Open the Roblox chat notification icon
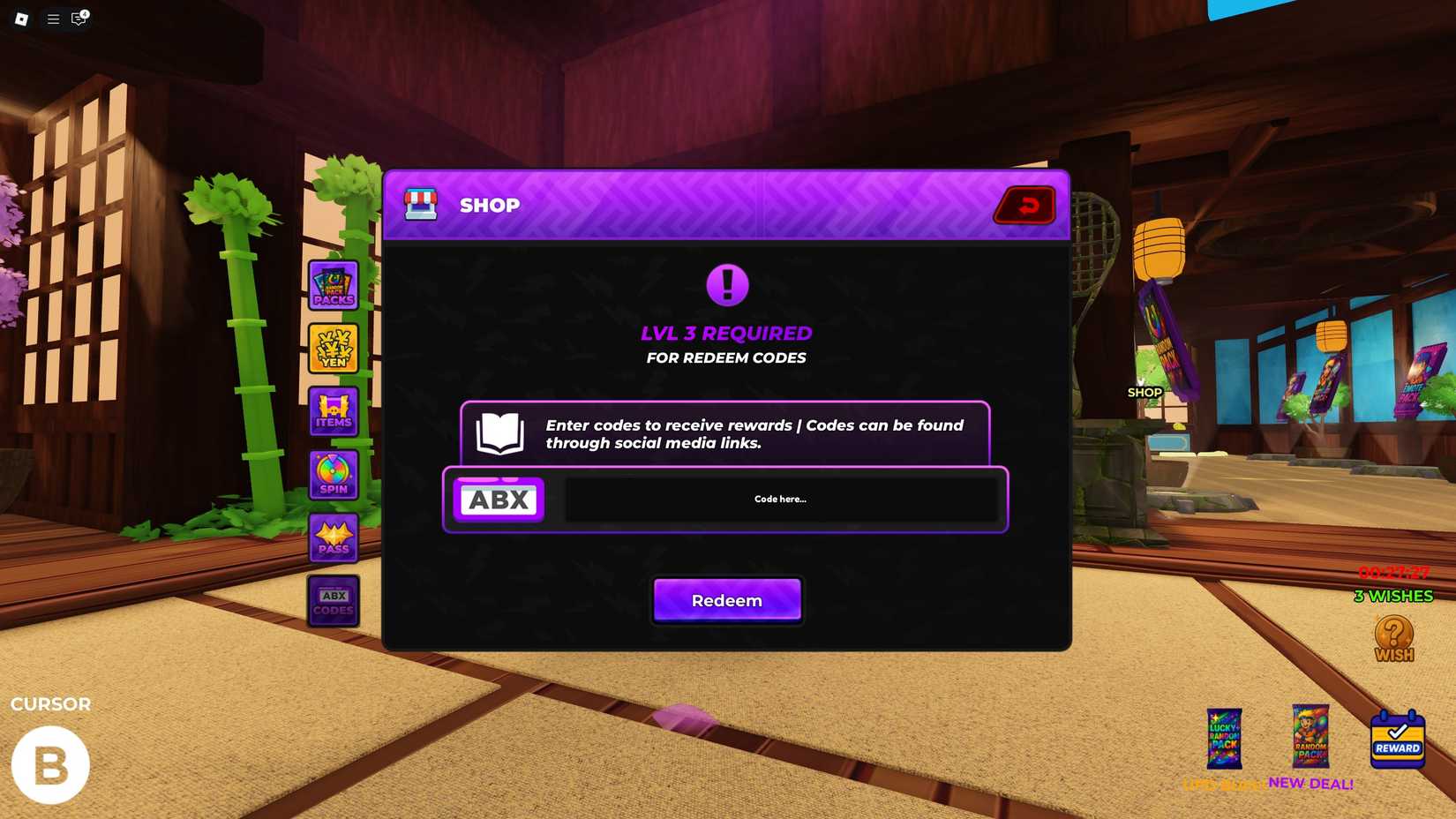Viewport: 1456px width, 819px height. click(78, 19)
